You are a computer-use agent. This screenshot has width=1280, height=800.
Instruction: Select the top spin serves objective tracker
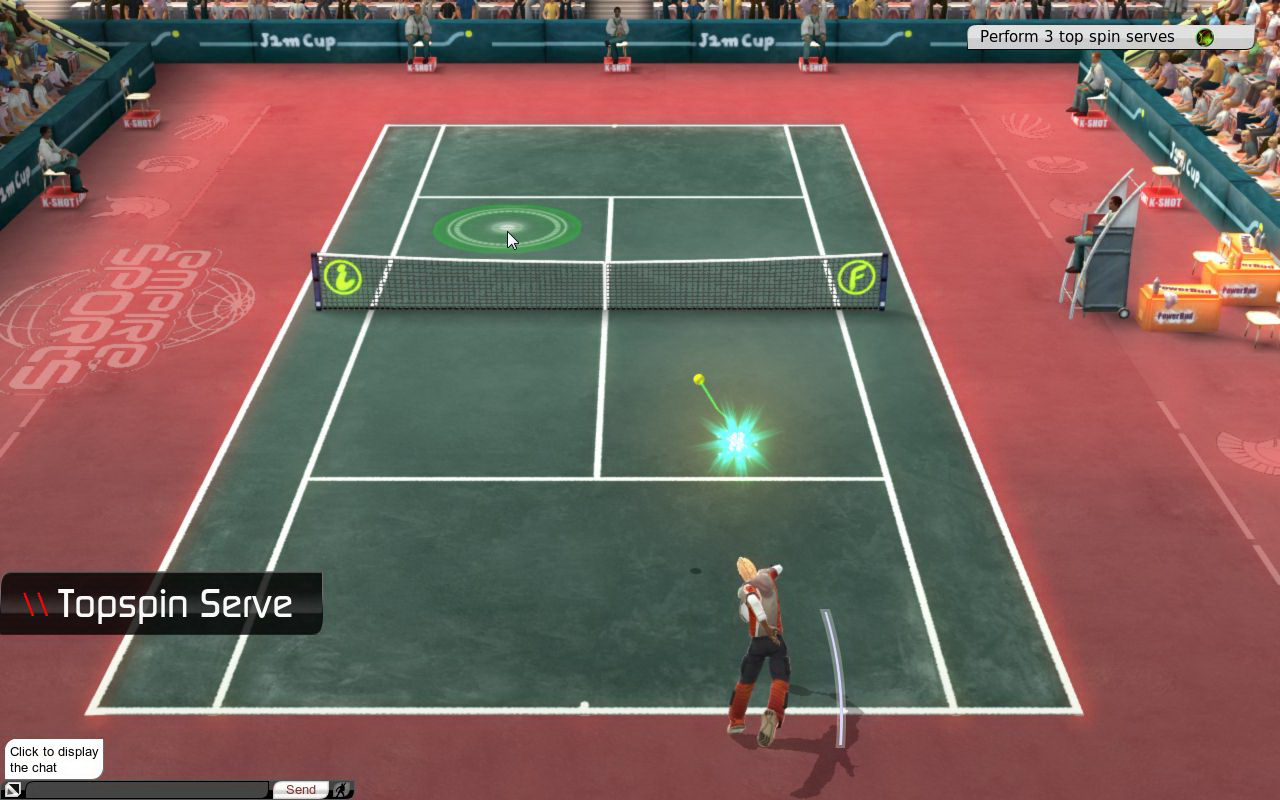[x=1109, y=37]
